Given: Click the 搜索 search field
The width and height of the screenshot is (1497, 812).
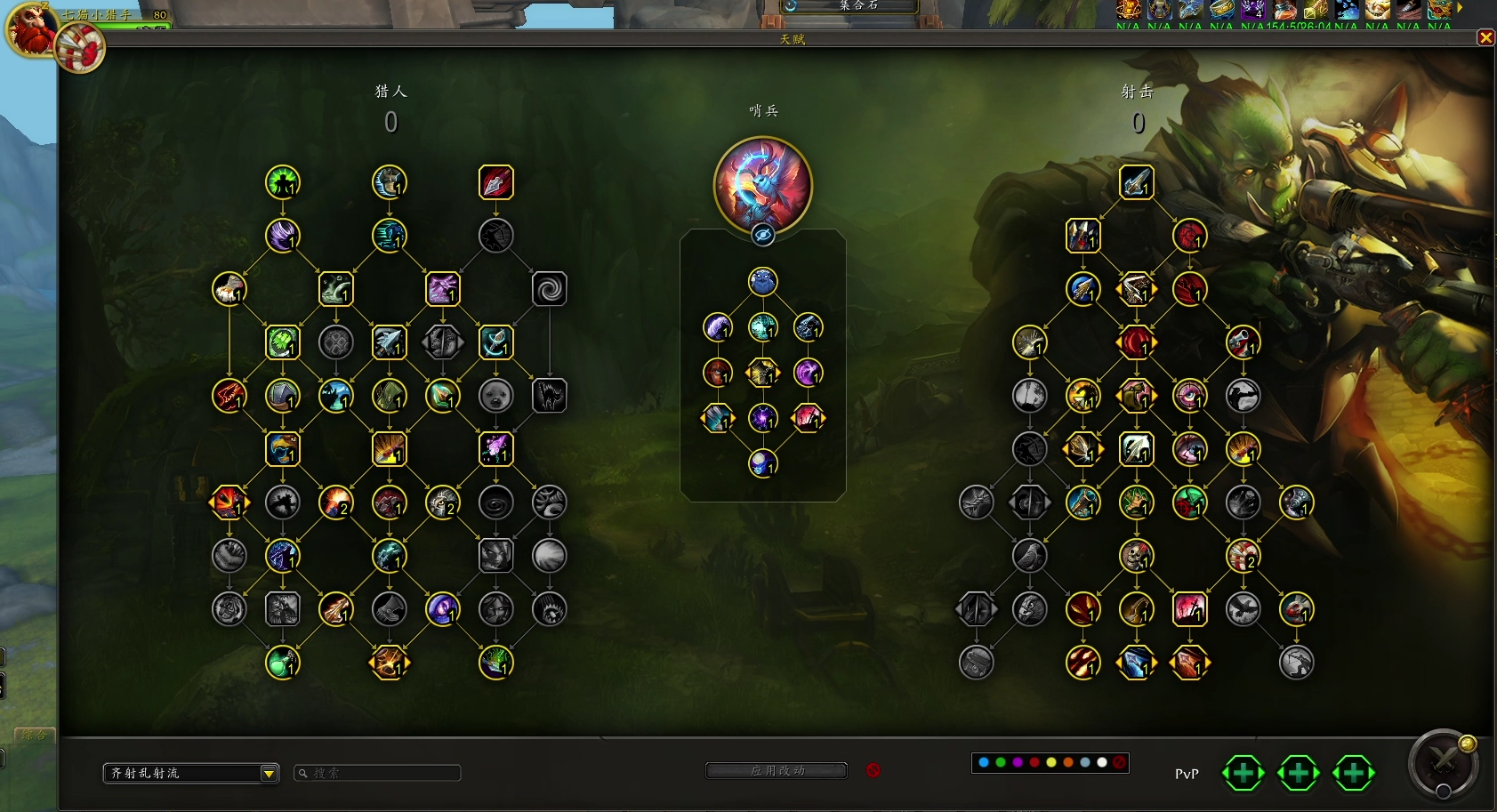Looking at the screenshot, I should click(378, 773).
